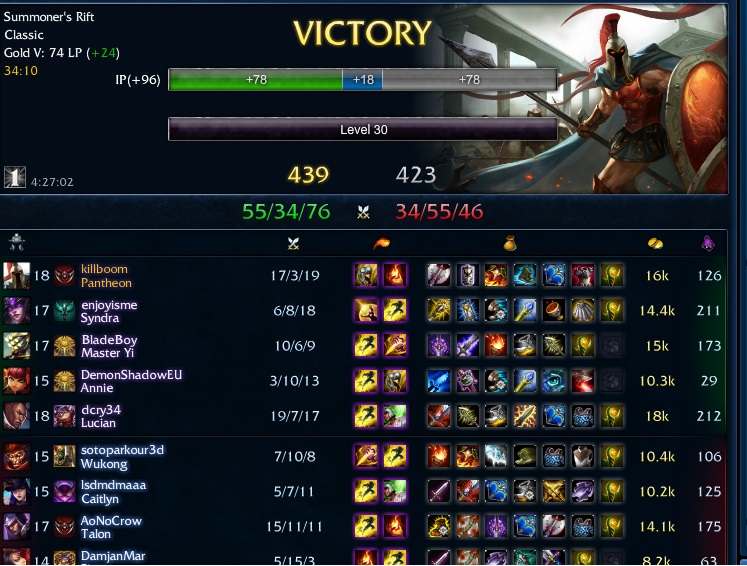Viewport: 747px width, 566px height.
Task: Select killboom's player name
Action: pos(104,269)
